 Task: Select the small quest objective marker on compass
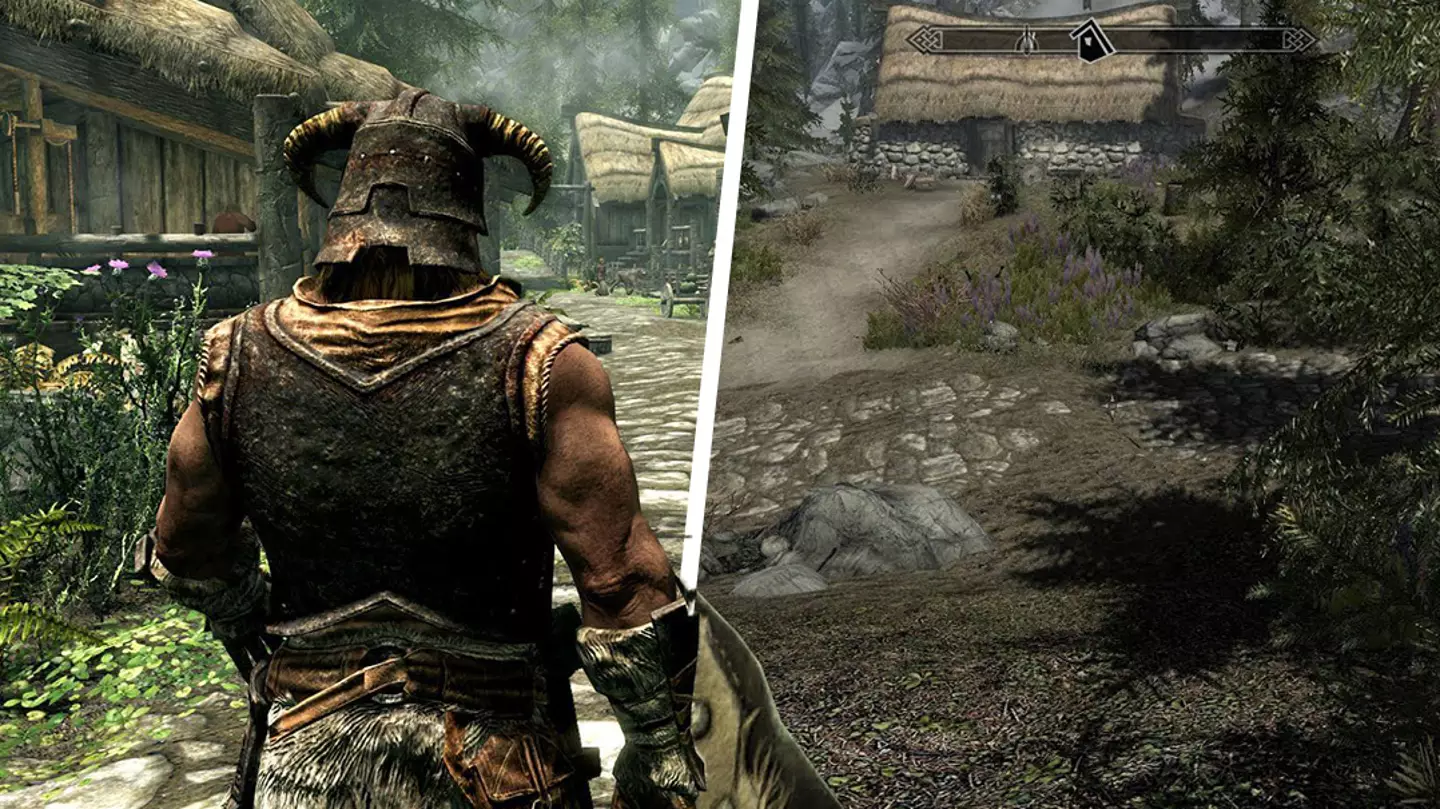(x=1027, y=40)
